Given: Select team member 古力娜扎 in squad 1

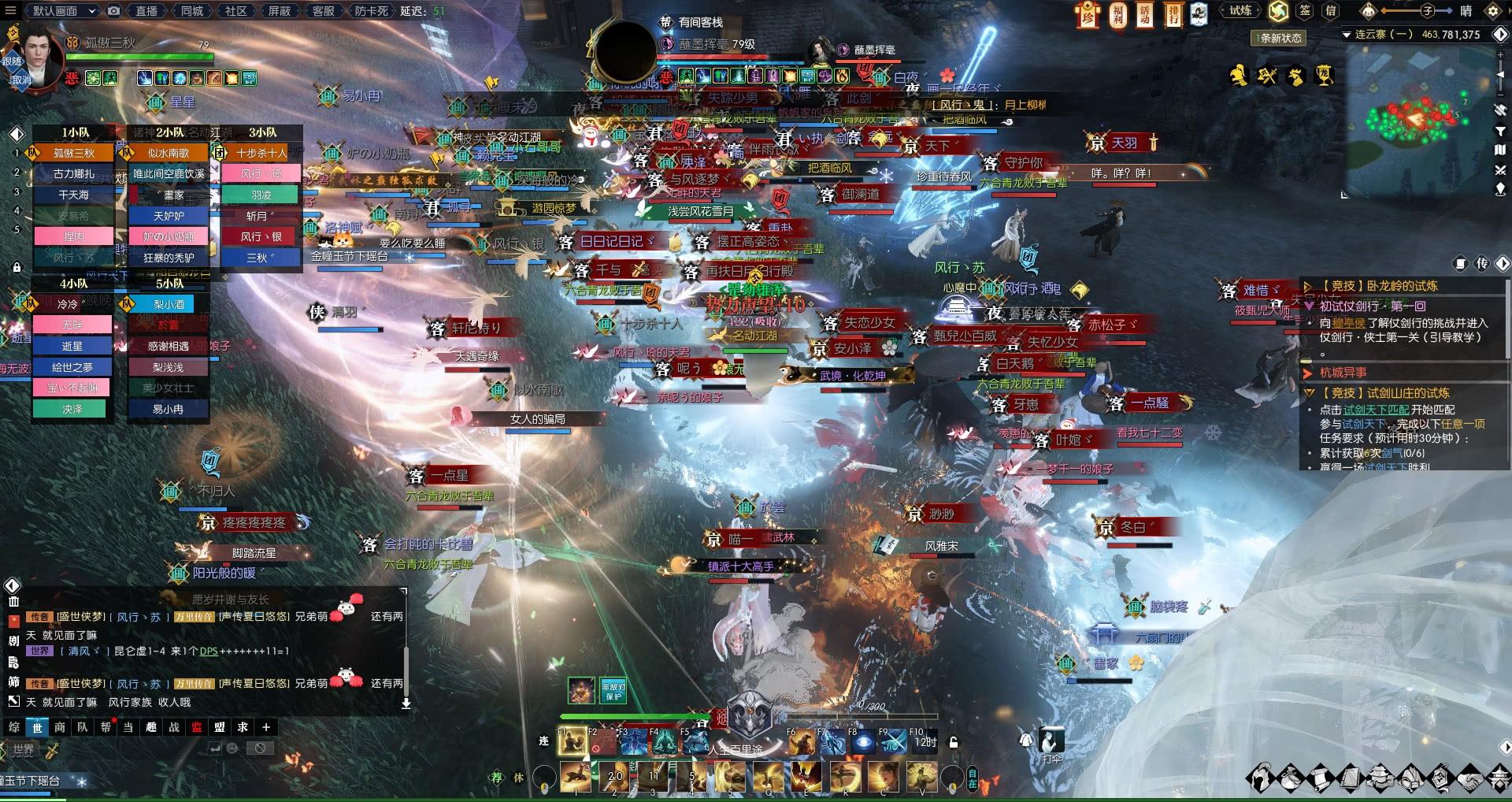Looking at the screenshot, I should point(74,173).
